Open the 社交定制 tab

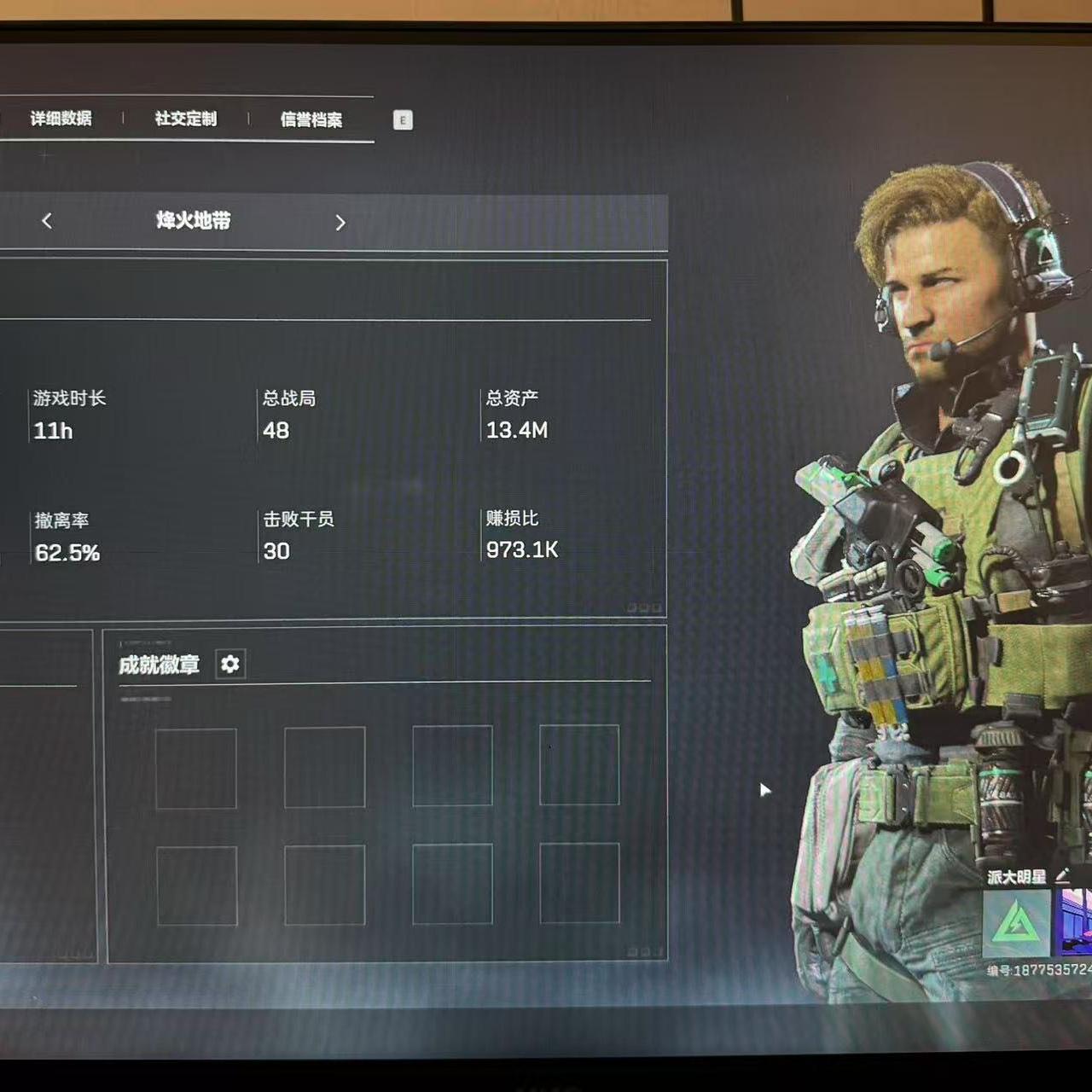pos(186,119)
